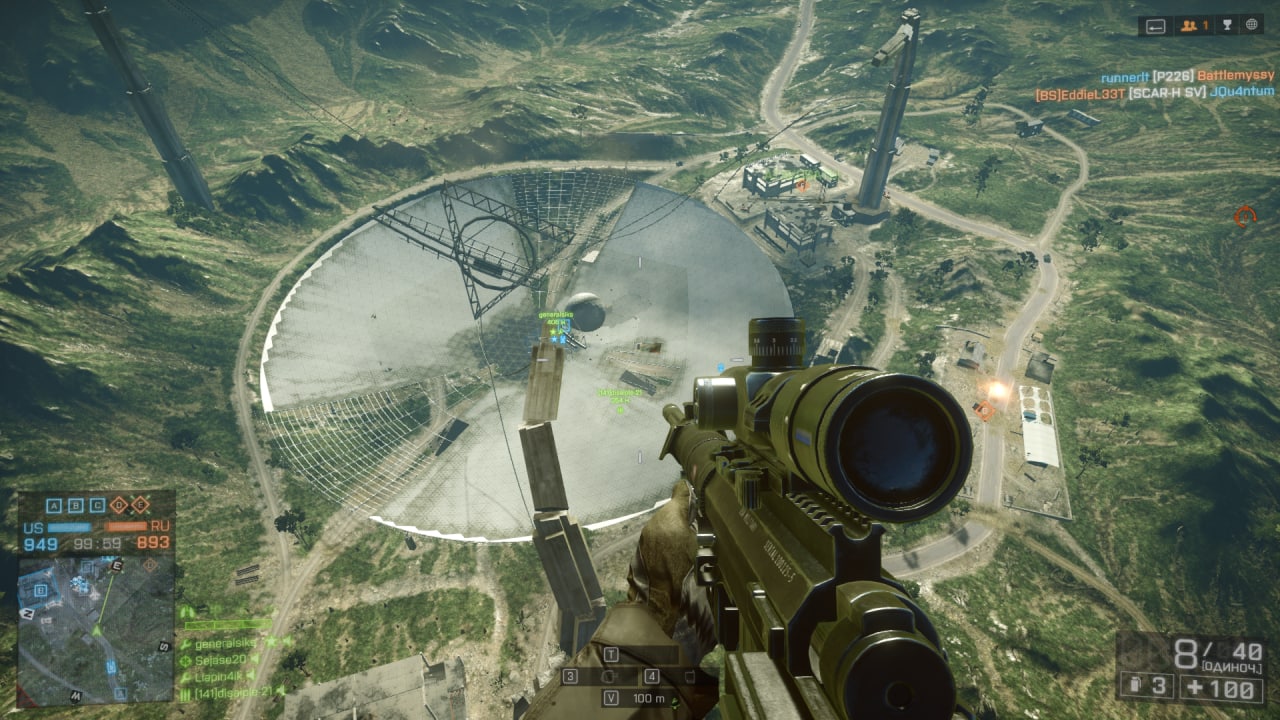The height and width of the screenshot is (720, 1280).
Task: Open the globe network icon
Action: click(x=1250, y=26)
